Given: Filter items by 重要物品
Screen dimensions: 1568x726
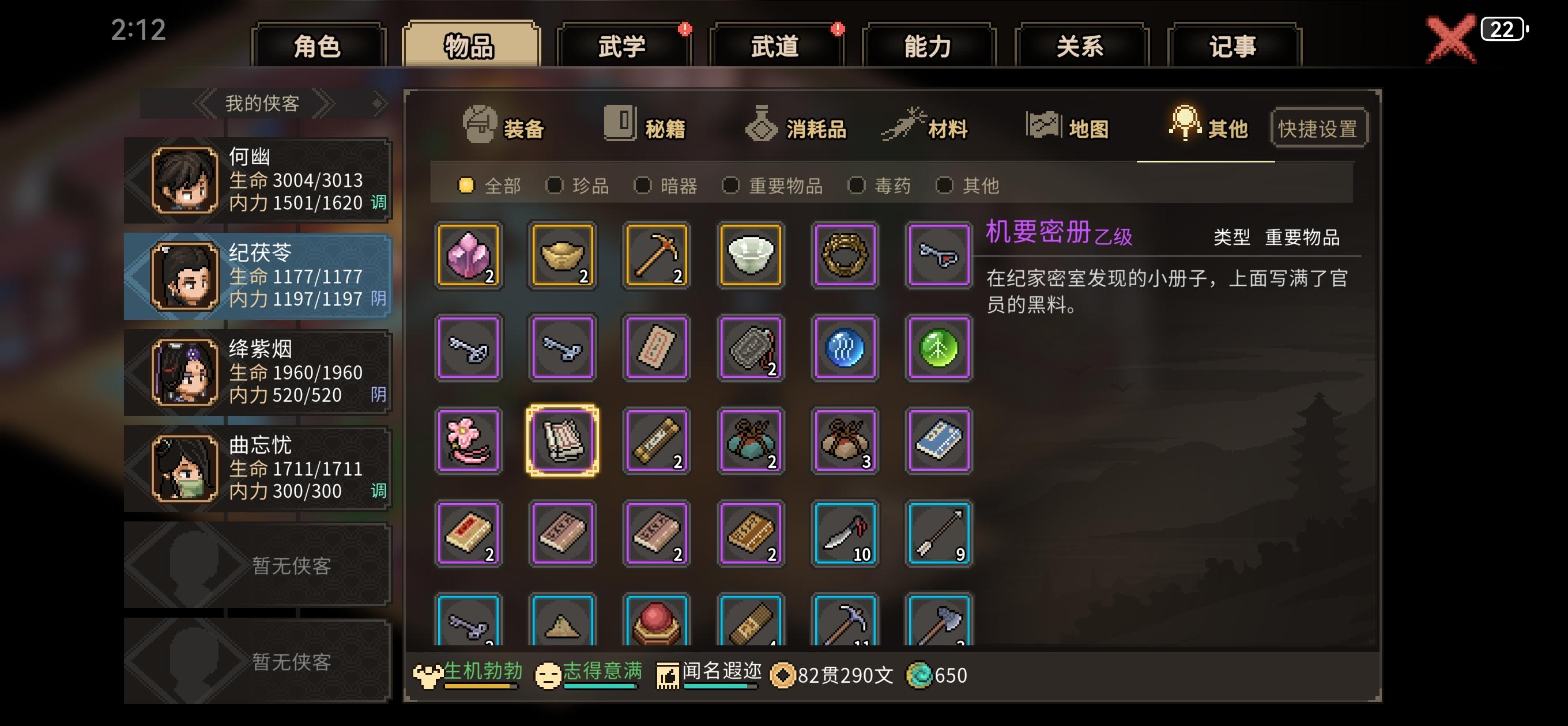Looking at the screenshot, I should click(730, 186).
